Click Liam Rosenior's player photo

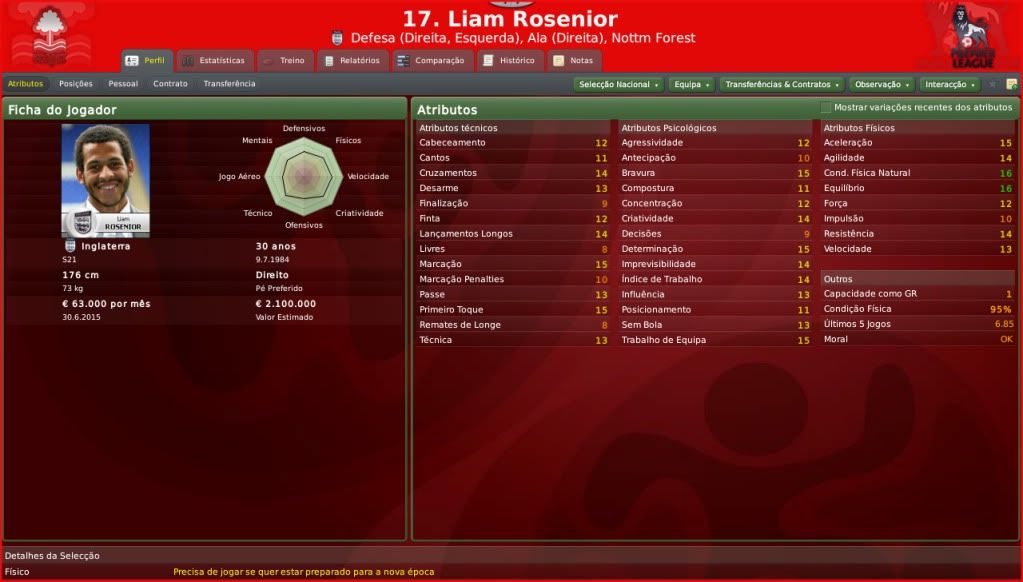click(x=105, y=180)
